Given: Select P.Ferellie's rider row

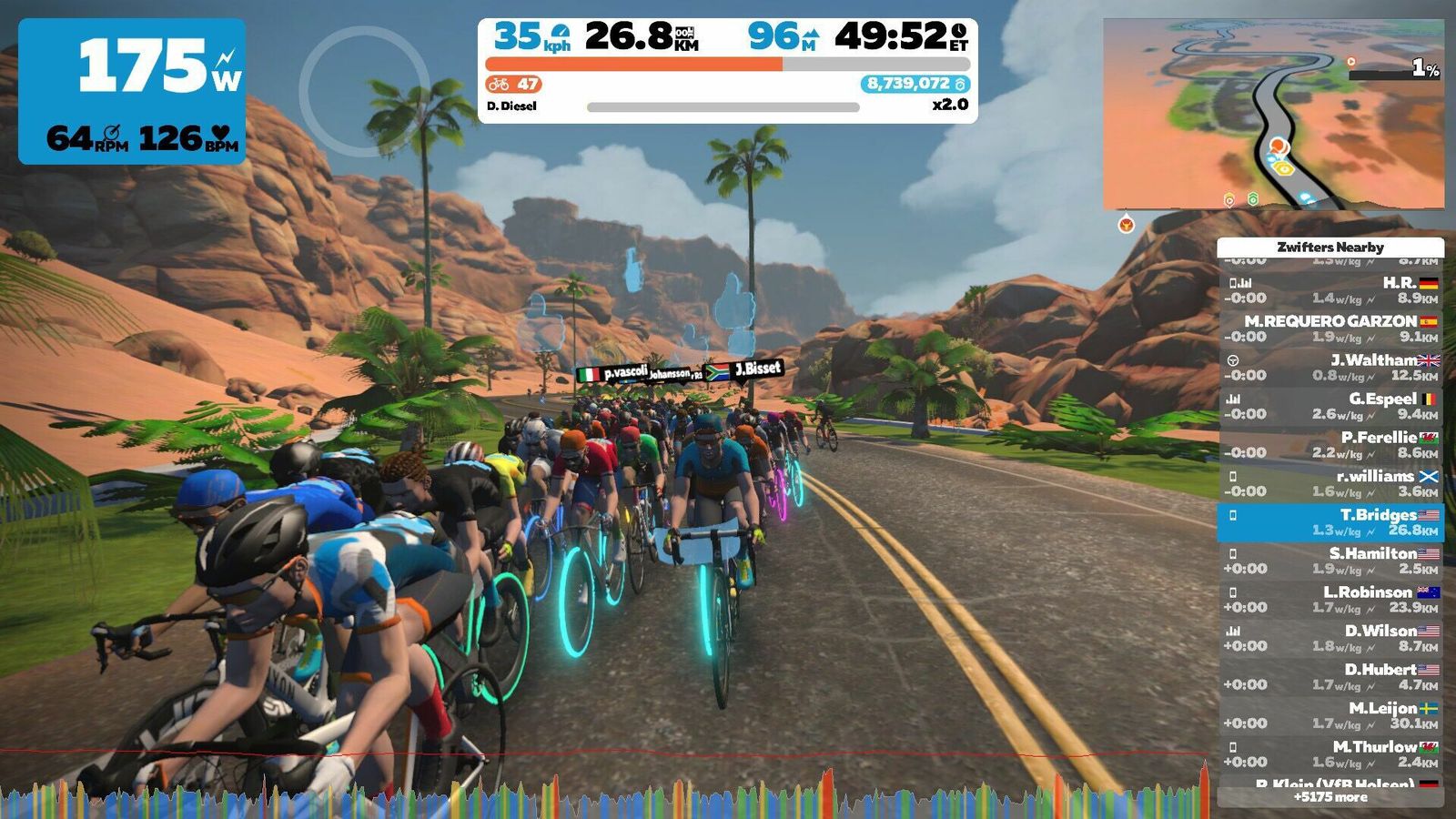Looking at the screenshot, I should click(1330, 445).
